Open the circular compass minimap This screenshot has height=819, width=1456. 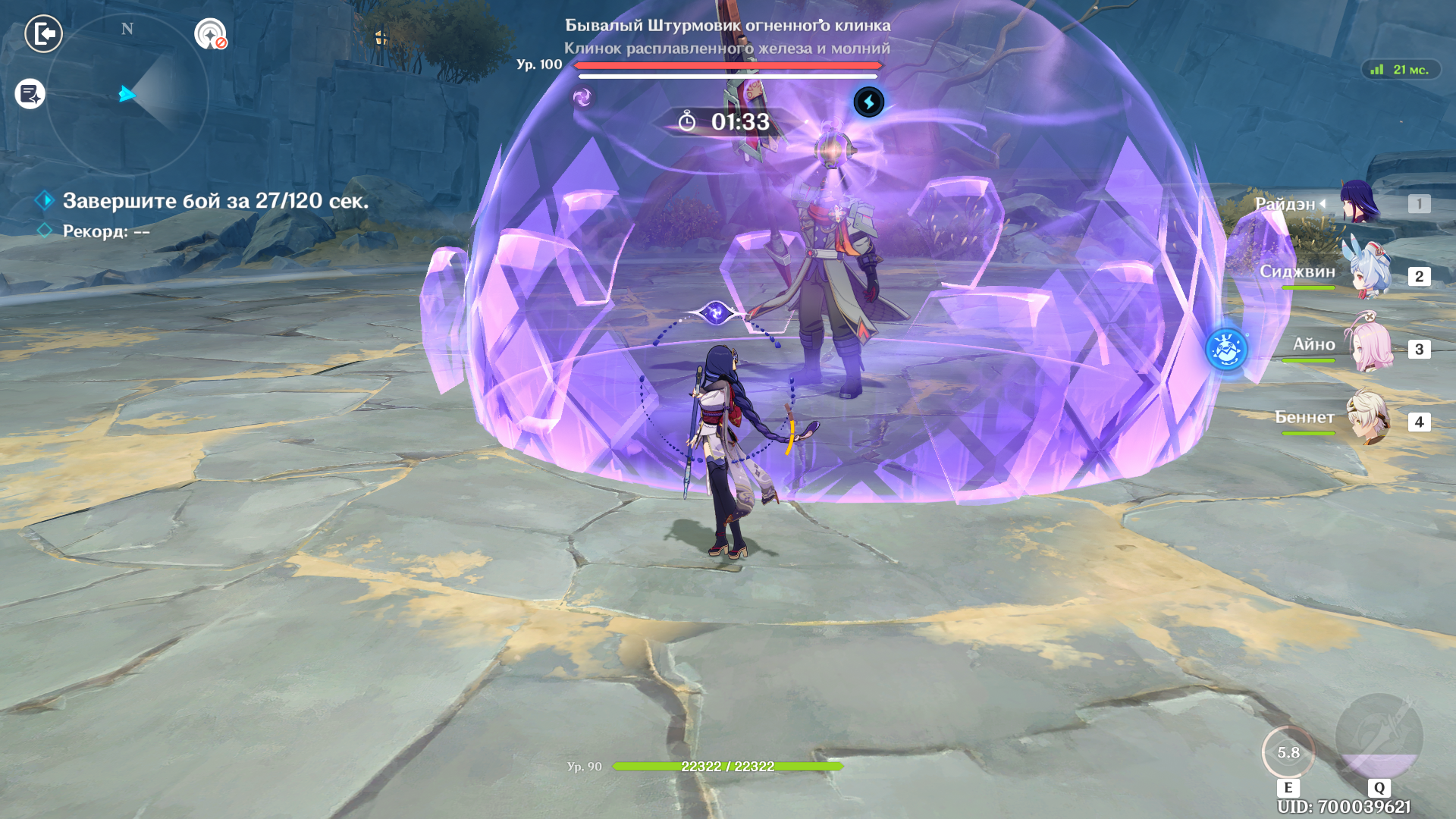coord(127,95)
